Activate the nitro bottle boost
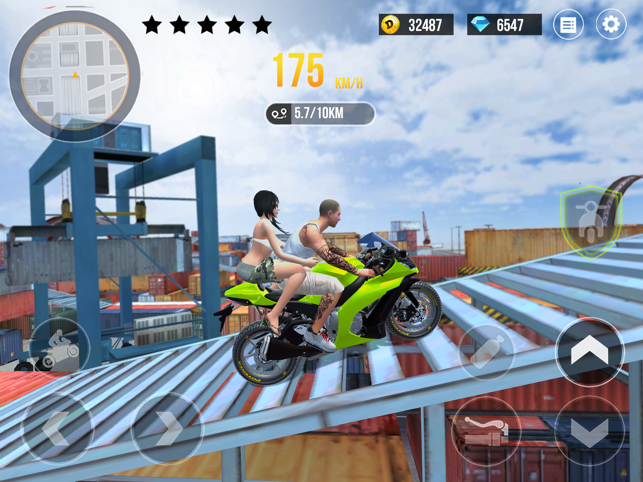 pyautogui.click(x=486, y=352)
